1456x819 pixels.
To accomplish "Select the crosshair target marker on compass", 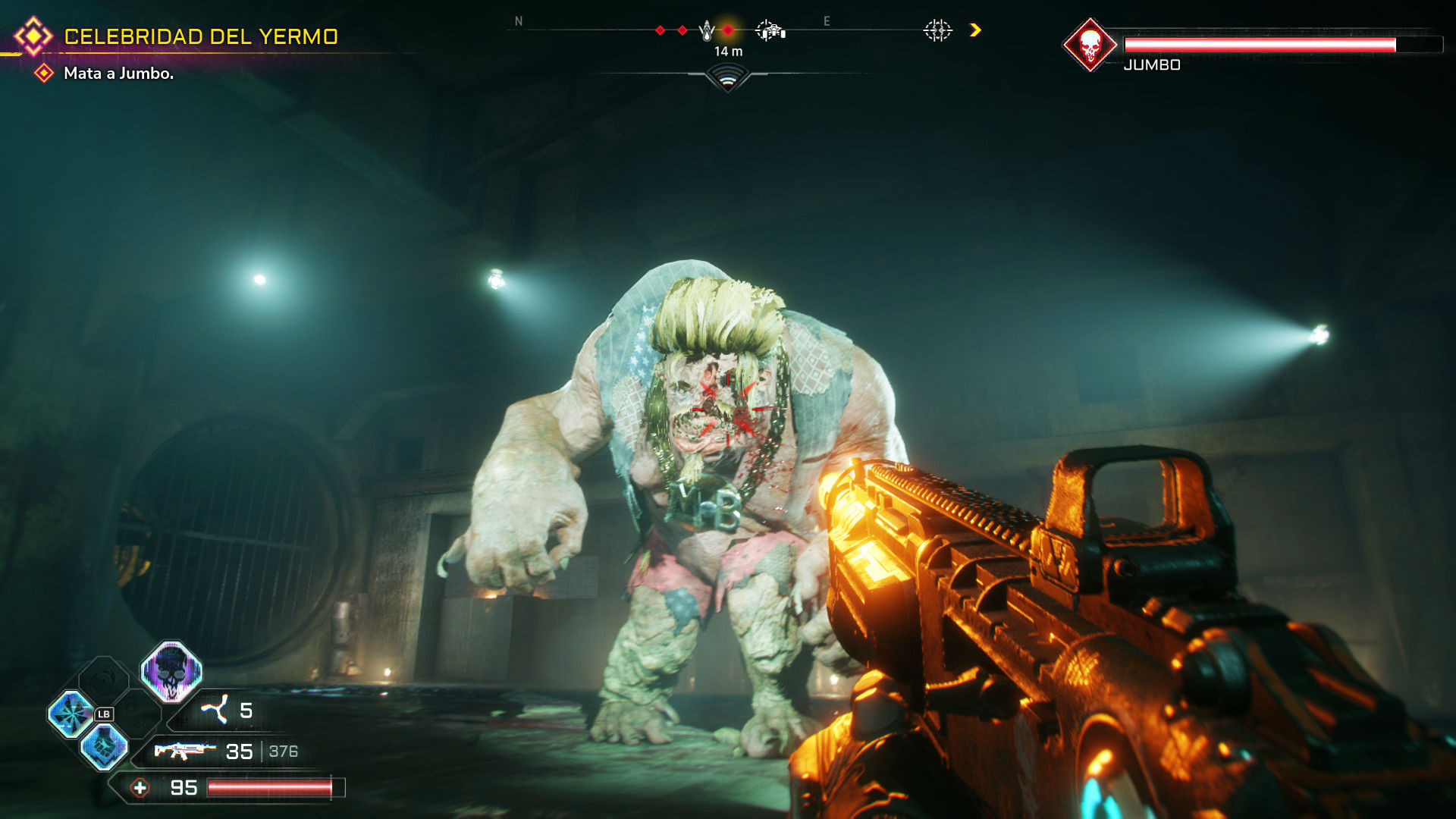I will point(937,30).
